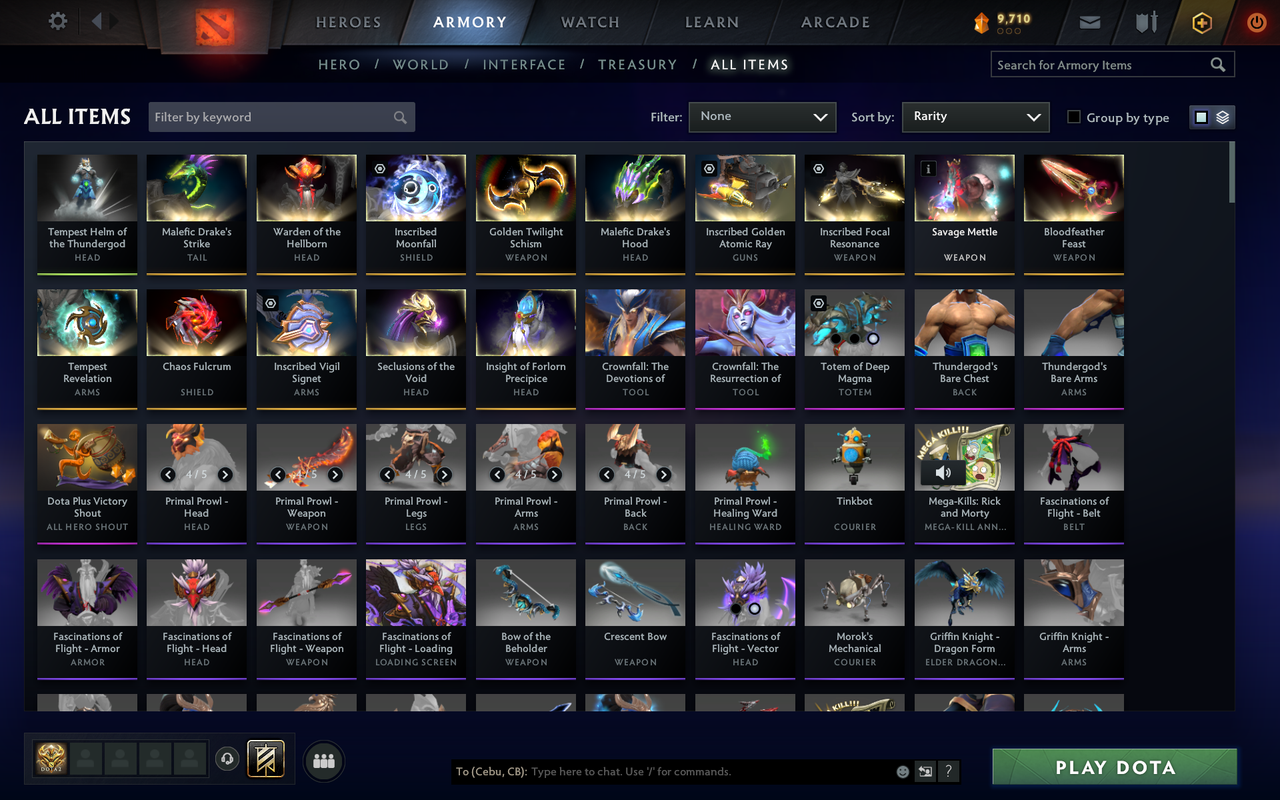1280x800 pixels.
Task: Click the red power button to exit
Action: (1256, 21)
